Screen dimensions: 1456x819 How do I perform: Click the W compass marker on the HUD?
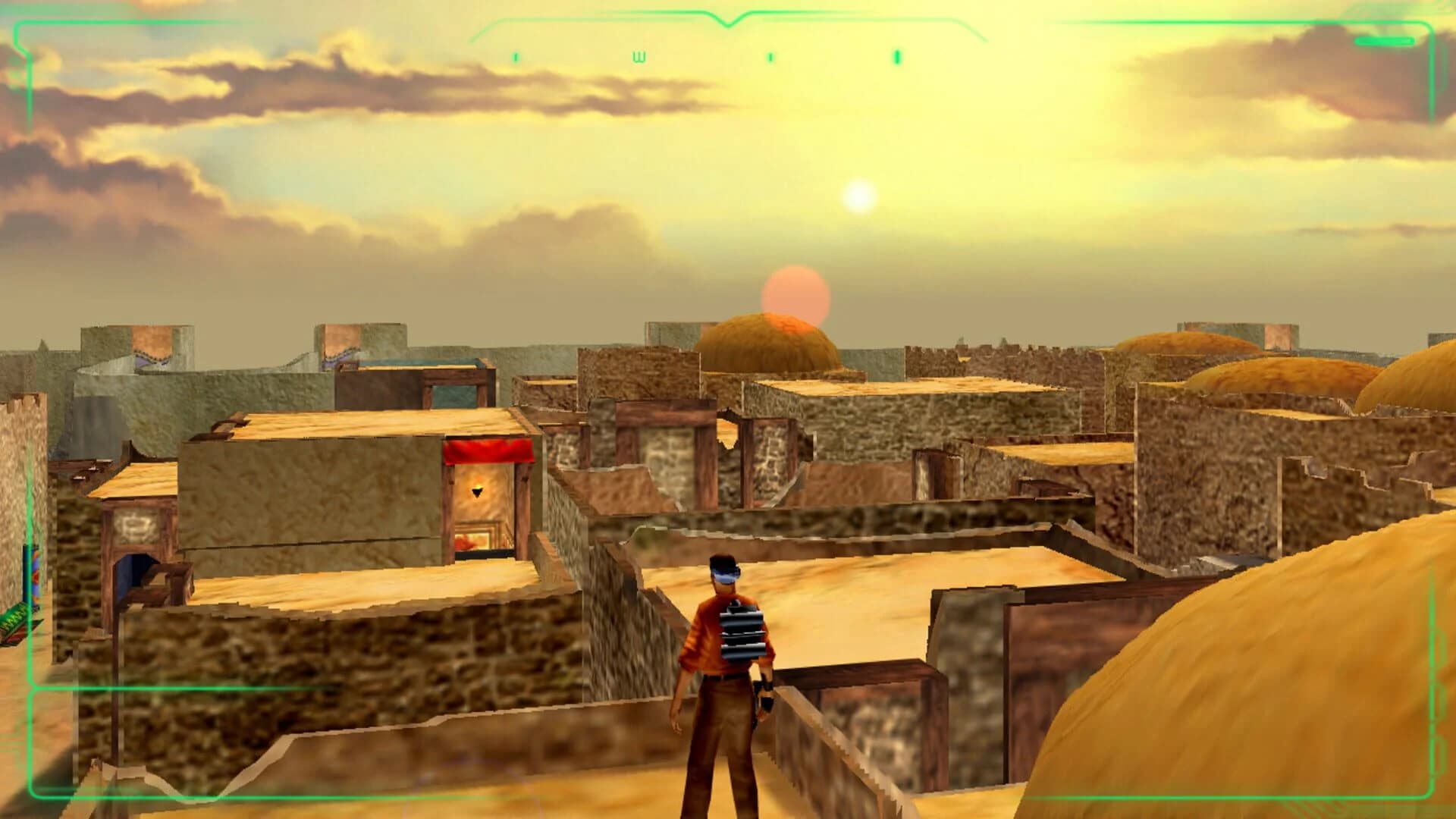(x=639, y=57)
